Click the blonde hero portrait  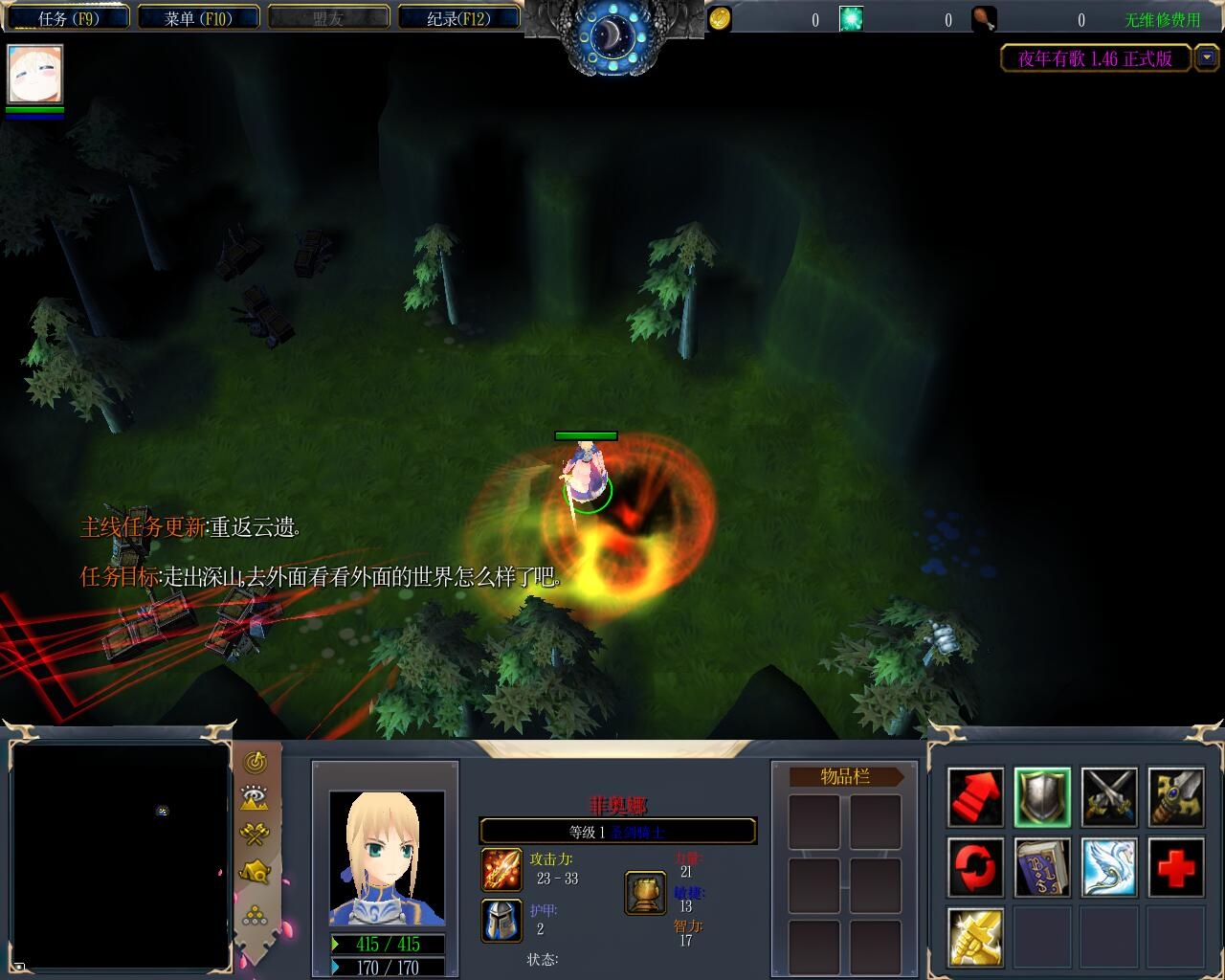pos(387,857)
